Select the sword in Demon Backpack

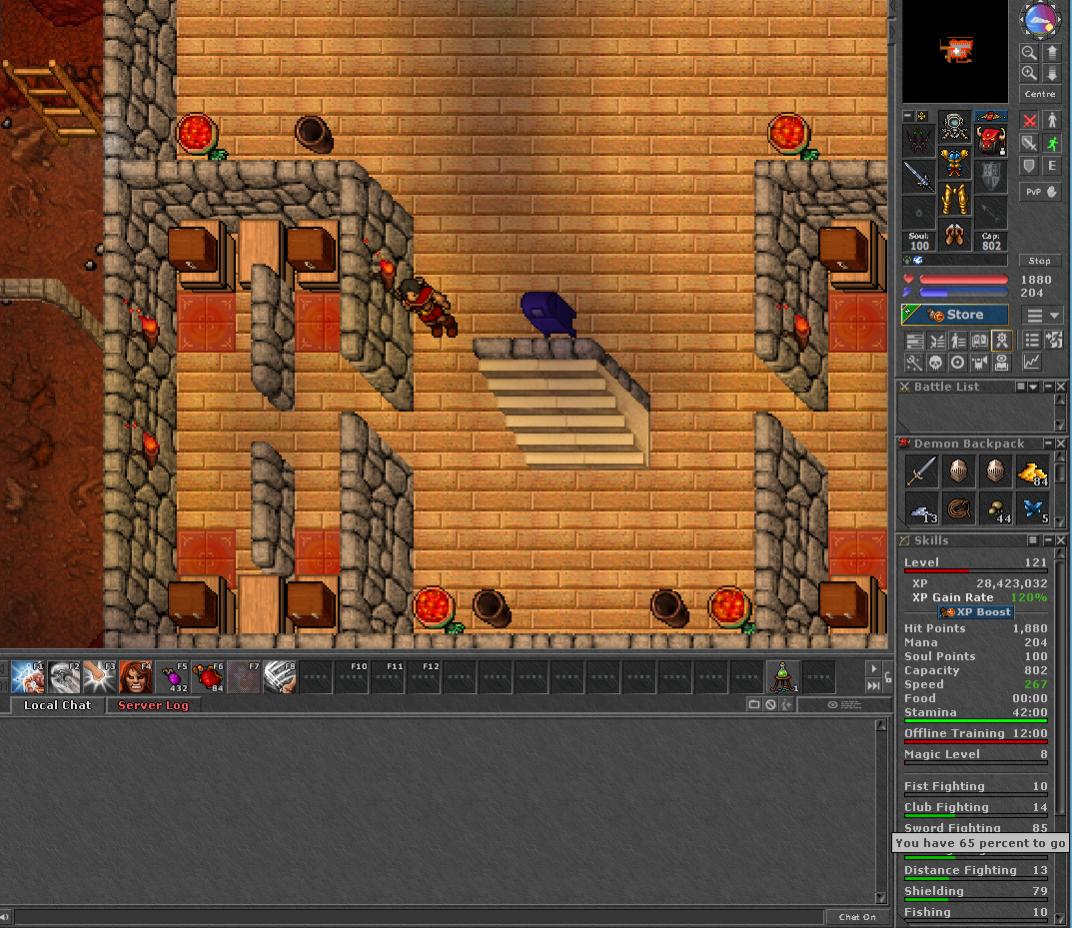pos(921,472)
